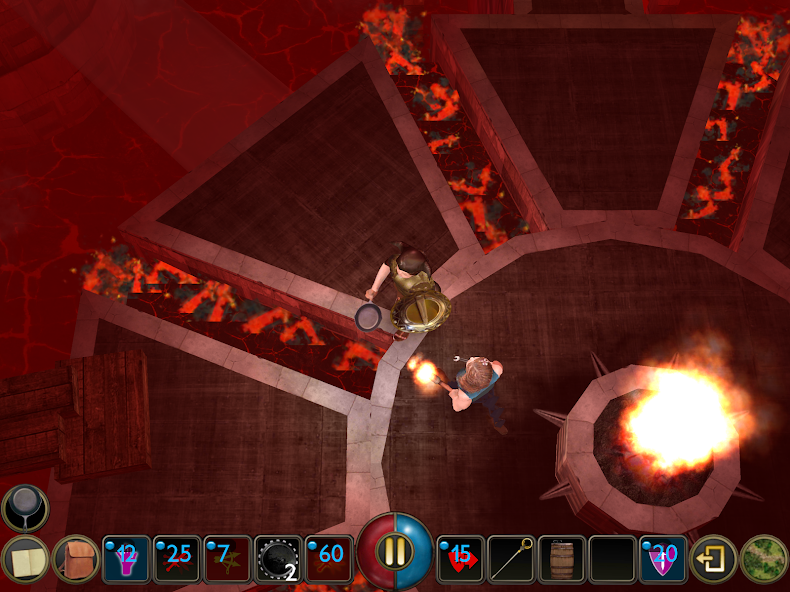This screenshot has width=790, height=592.
Task: Select the golden-tipped staff slot
Action: coord(511,559)
